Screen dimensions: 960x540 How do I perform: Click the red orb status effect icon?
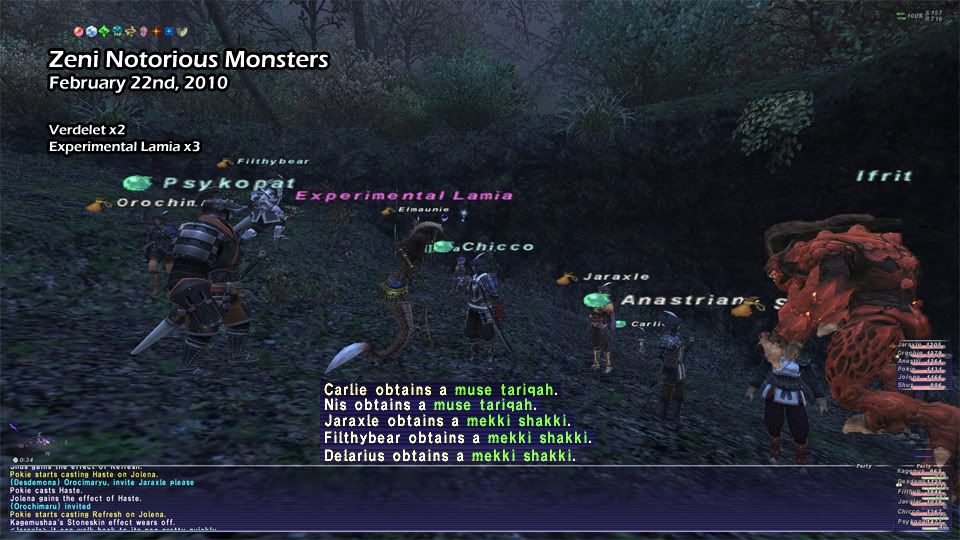79,31
